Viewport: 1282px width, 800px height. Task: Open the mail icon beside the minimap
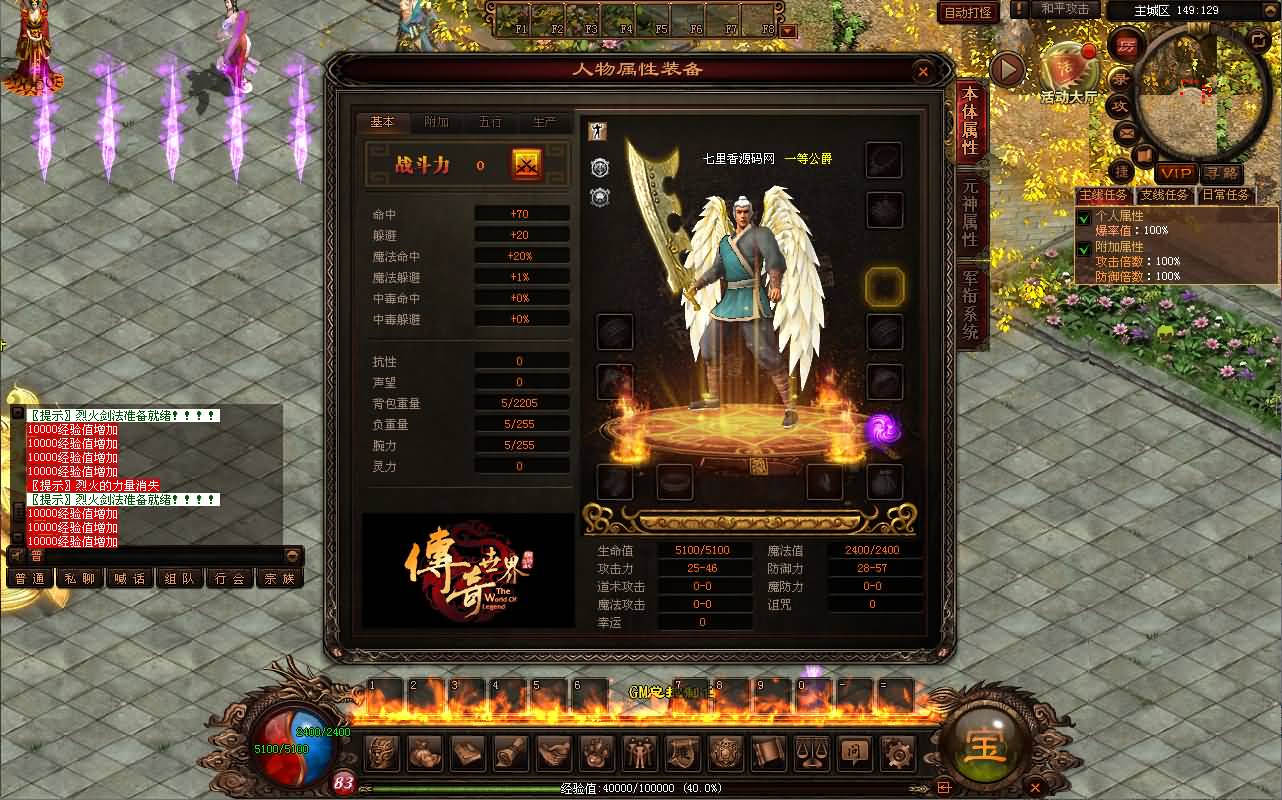pos(1125,133)
